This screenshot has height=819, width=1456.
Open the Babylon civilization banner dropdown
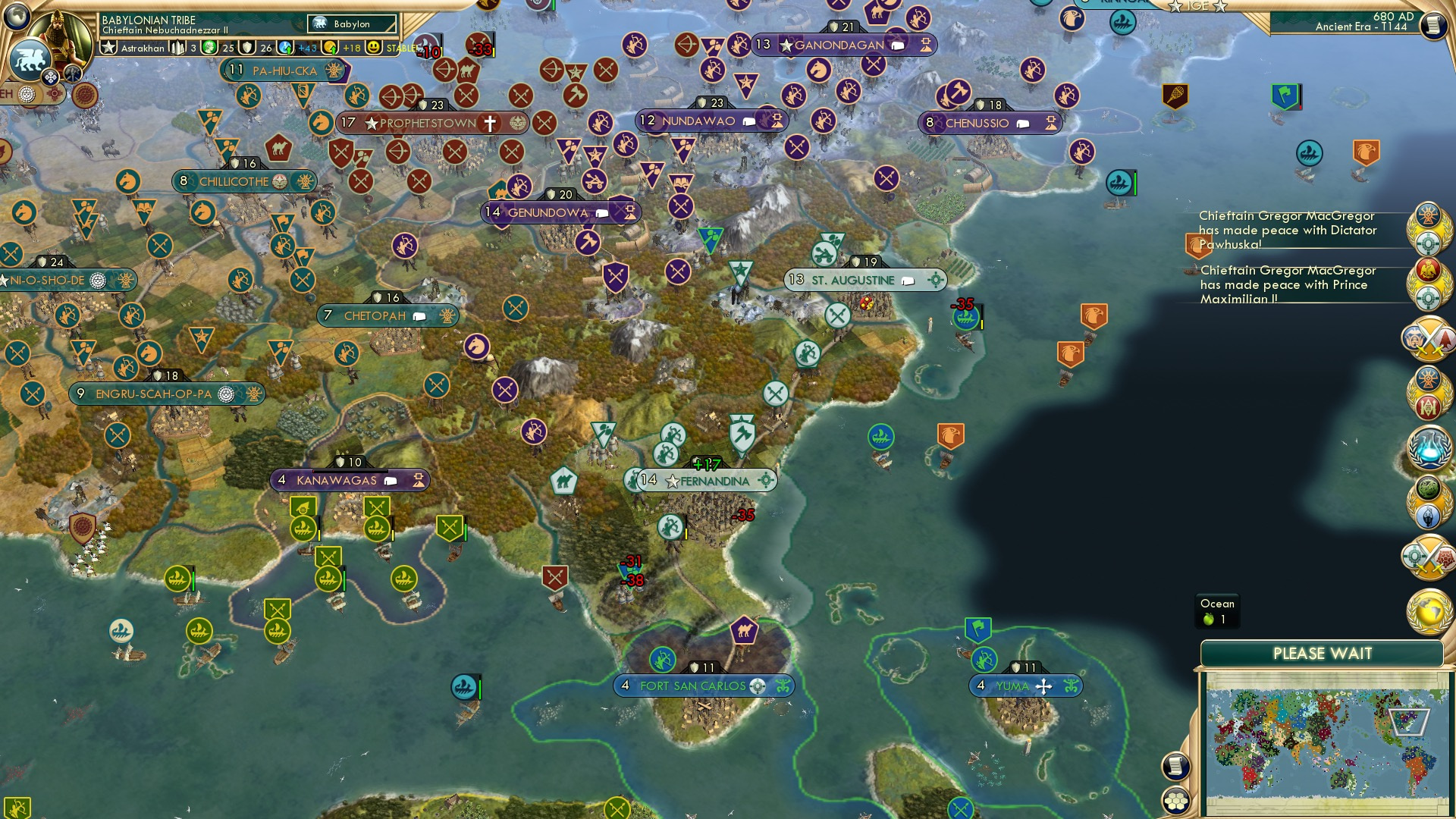pos(350,24)
